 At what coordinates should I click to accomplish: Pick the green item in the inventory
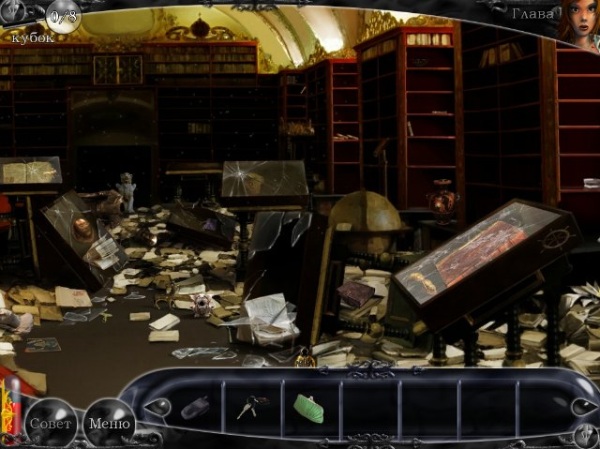(x=308, y=407)
